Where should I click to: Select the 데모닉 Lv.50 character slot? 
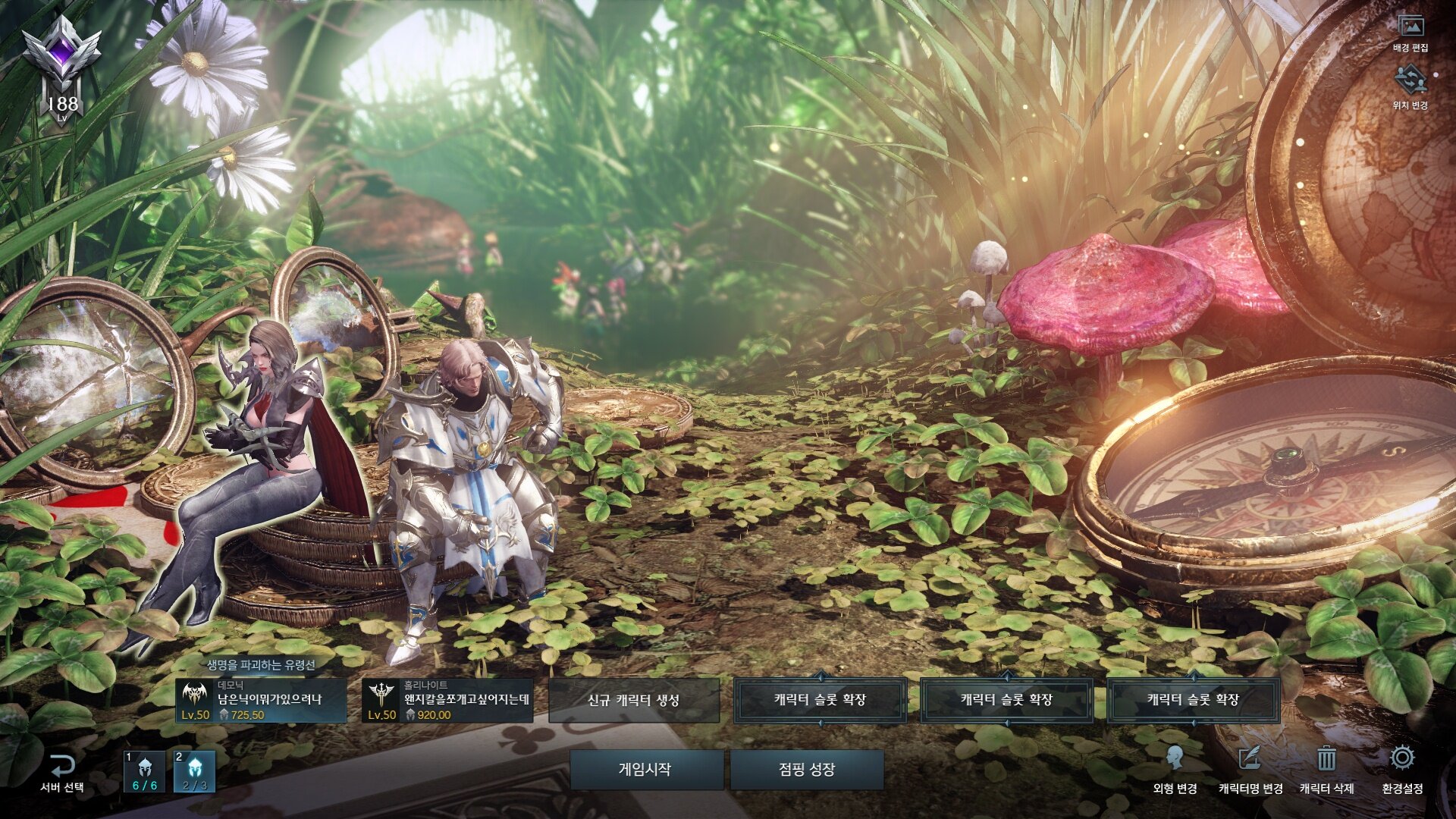pos(261,701)
